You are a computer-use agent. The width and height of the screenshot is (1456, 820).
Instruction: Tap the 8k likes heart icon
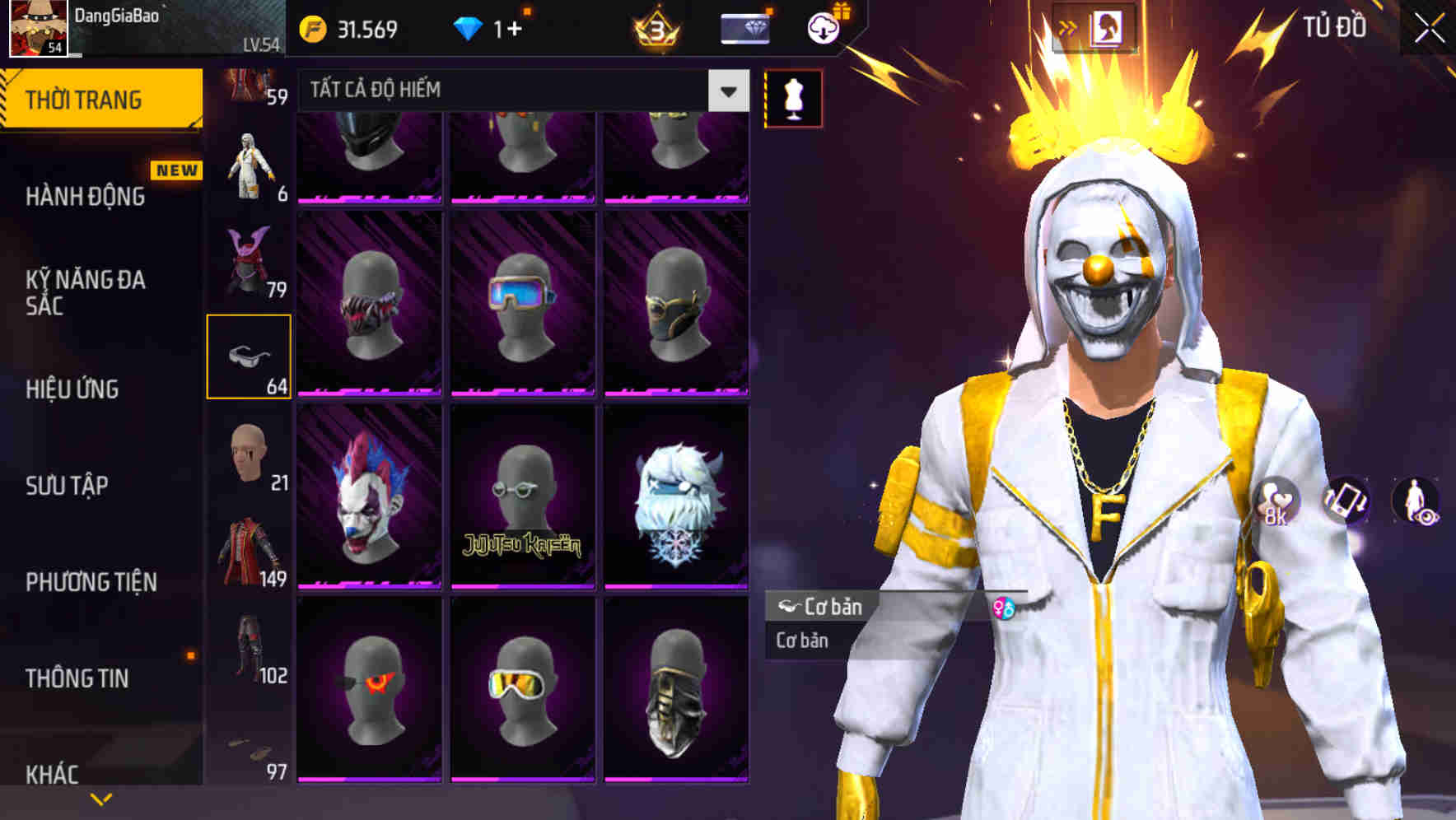[x=1274, y=498]
